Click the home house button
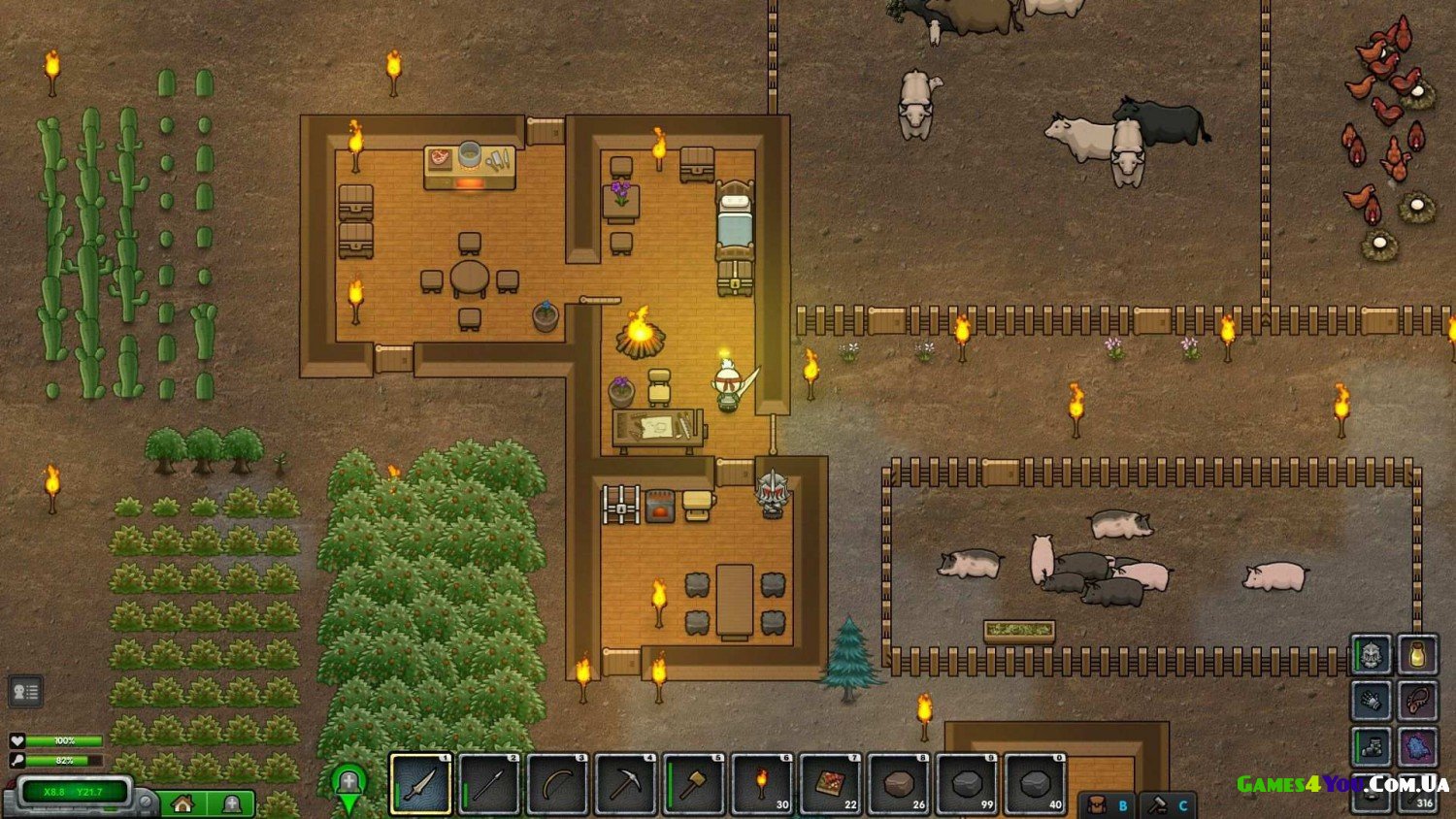This screenshot has height=819, width=1456. pos(183,803)
